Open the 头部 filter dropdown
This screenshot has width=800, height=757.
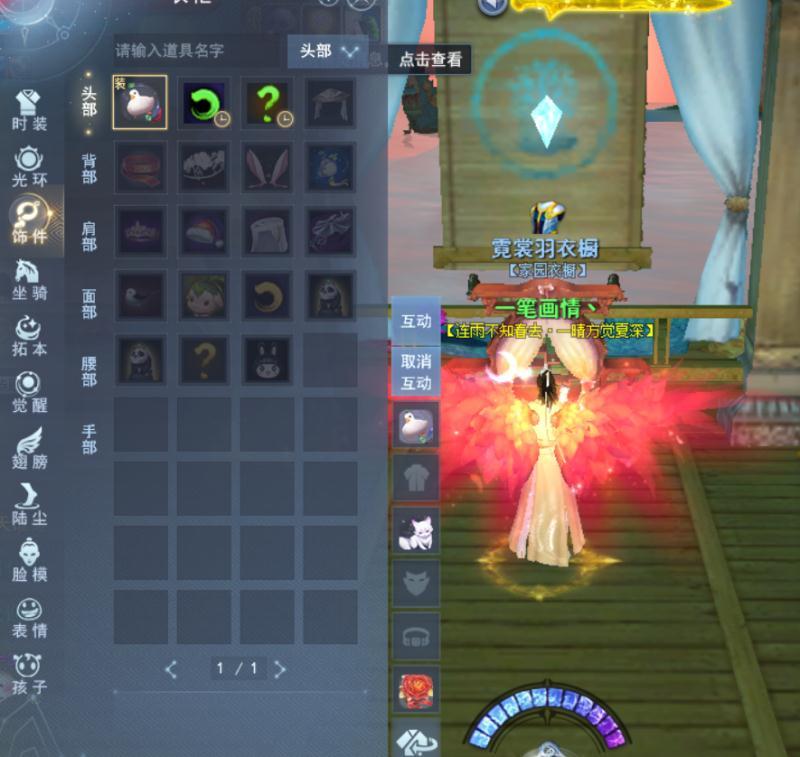pyautogui.click(x=328, y=51)
